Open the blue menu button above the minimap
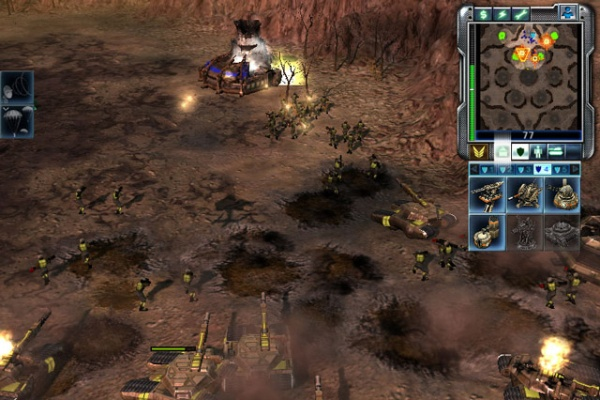 pos(567,12)
